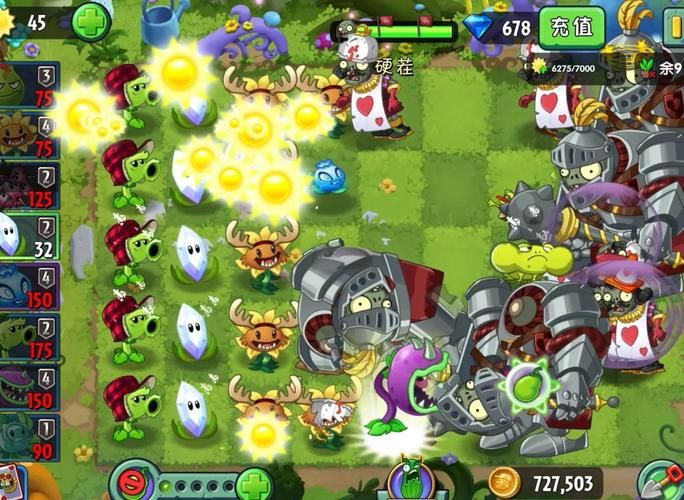Screen dimensions: 684x500
Task: Select the shovel tool
Action: pyautogui.click(x=660, y=480)
